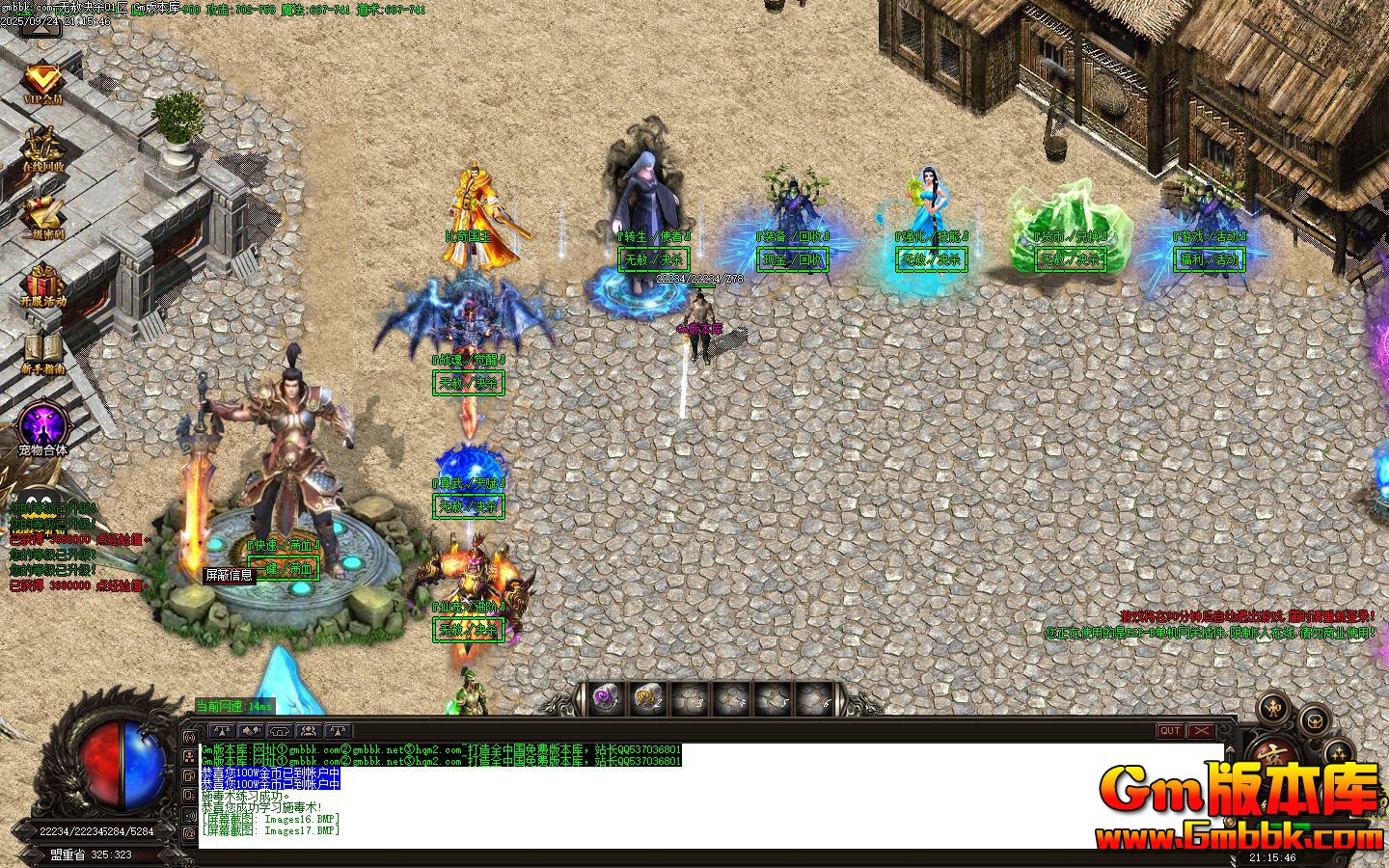The height and width of the screenshot is (868, 1389).
Task: Select the scales trade icon above the chat
Action: [223, 731]
